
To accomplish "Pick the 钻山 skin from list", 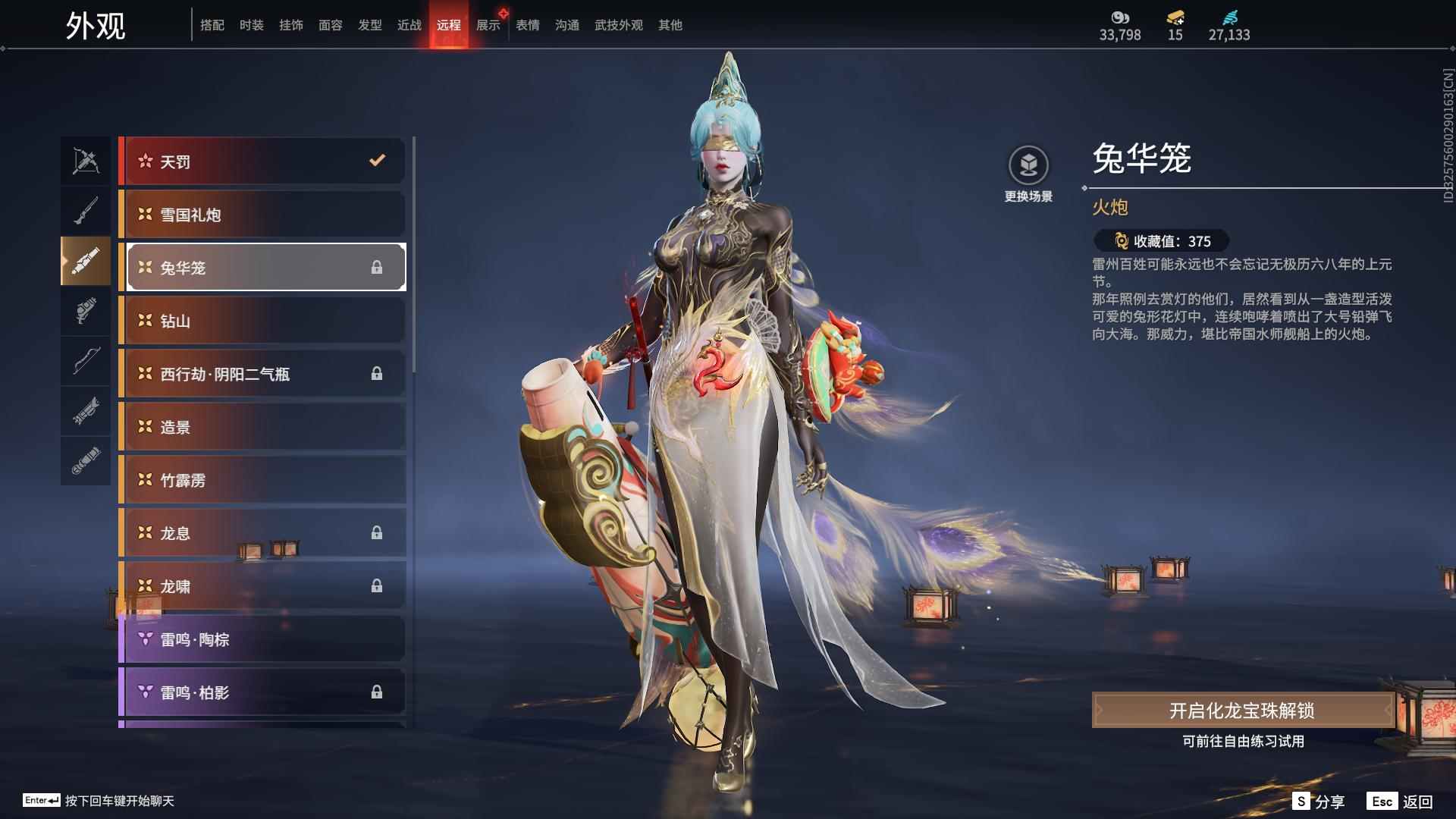I will click(x=262, y=321).
